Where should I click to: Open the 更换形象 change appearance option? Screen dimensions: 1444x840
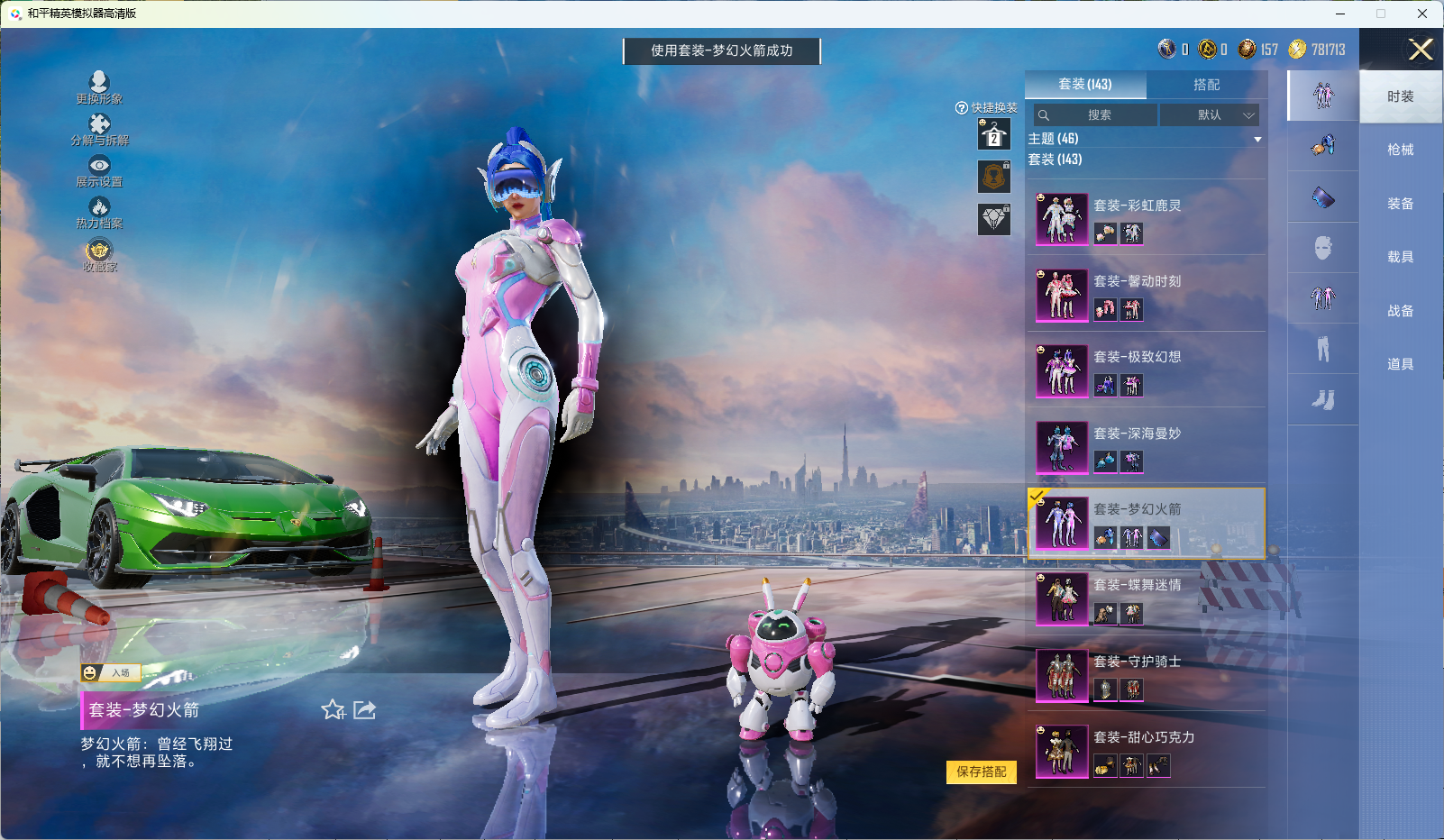pos(99,87)
